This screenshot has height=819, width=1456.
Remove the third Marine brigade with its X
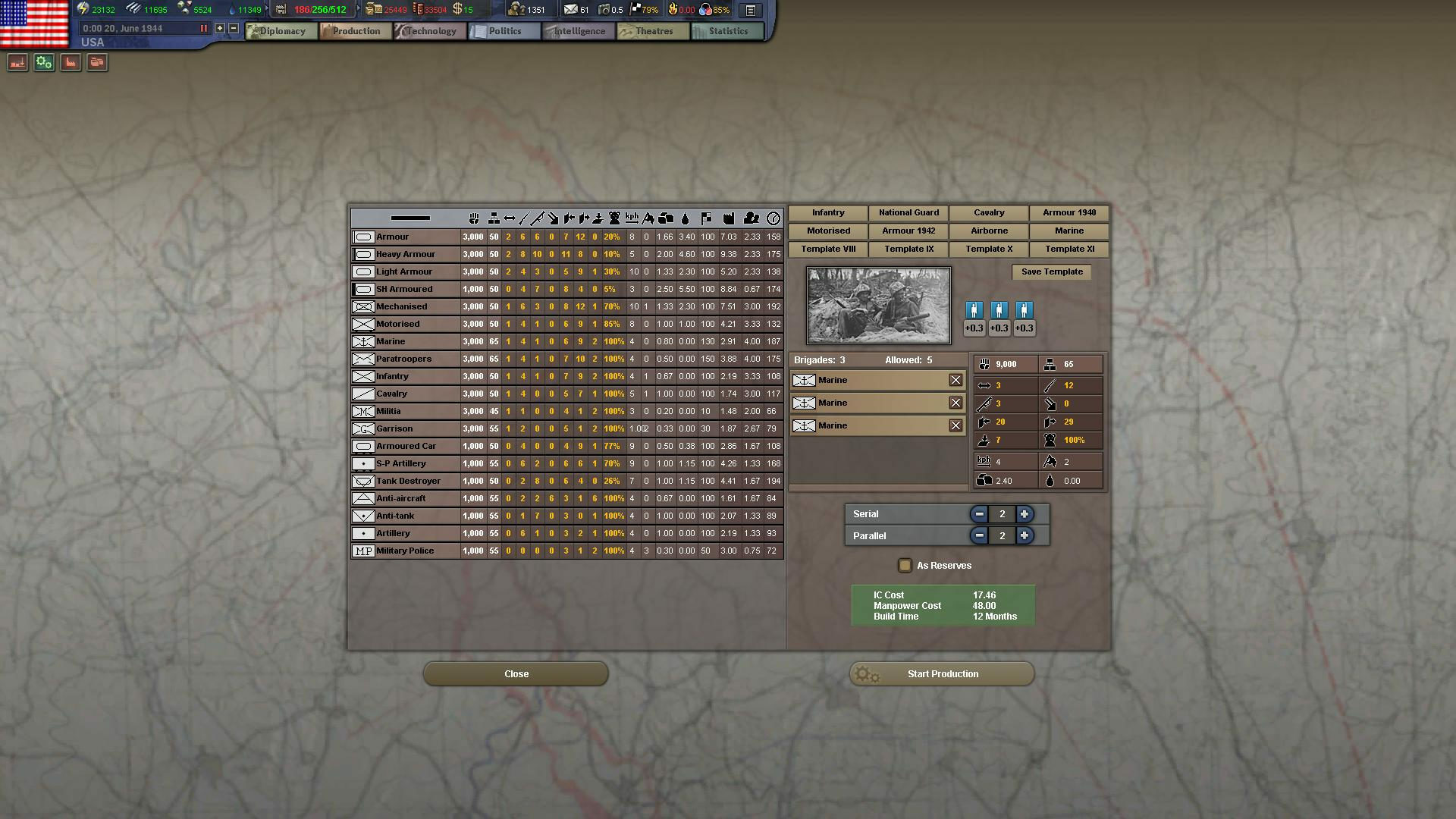click(955, 425)
